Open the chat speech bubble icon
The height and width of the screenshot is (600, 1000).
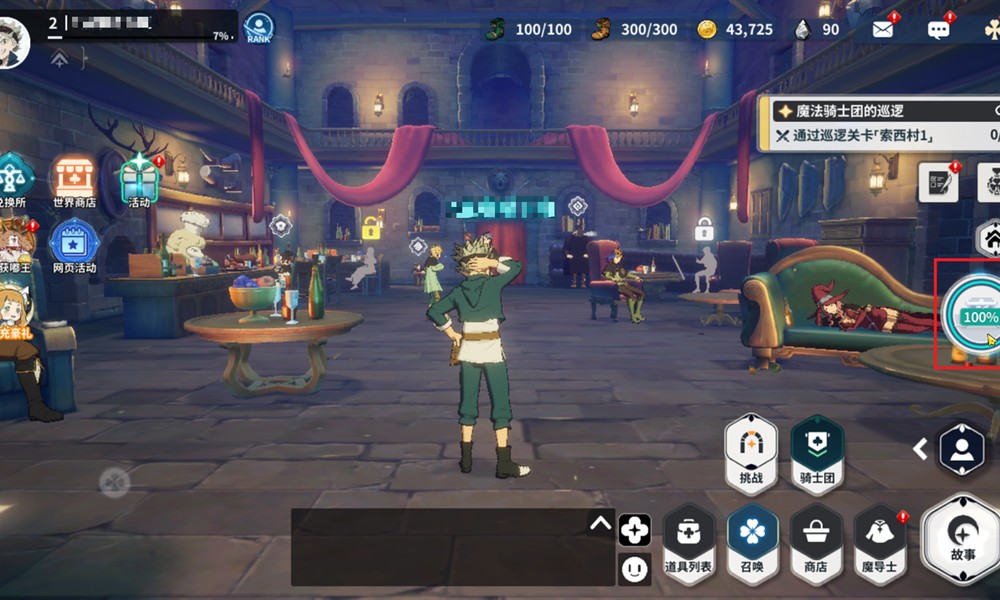click(x=938, y=29)
